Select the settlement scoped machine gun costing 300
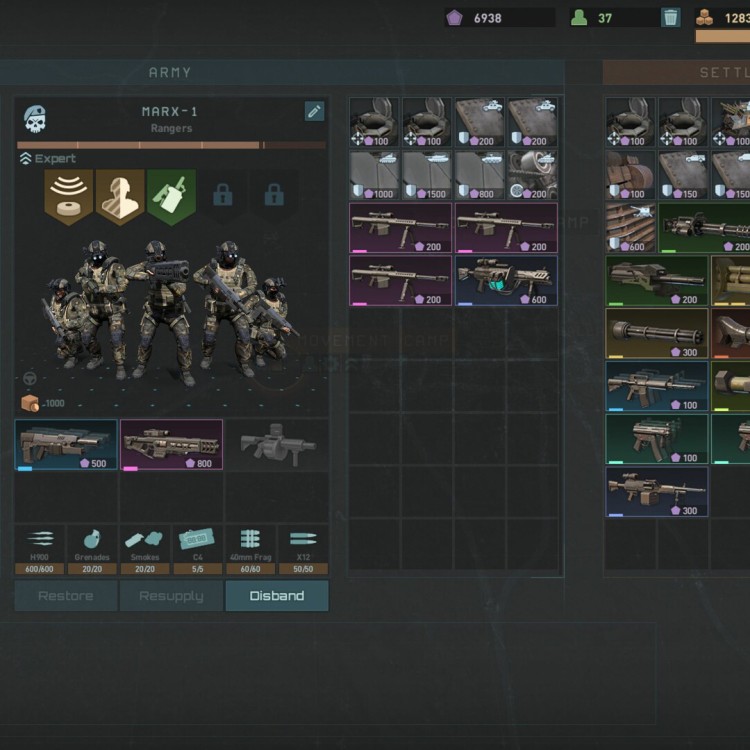 pos(656,491)
